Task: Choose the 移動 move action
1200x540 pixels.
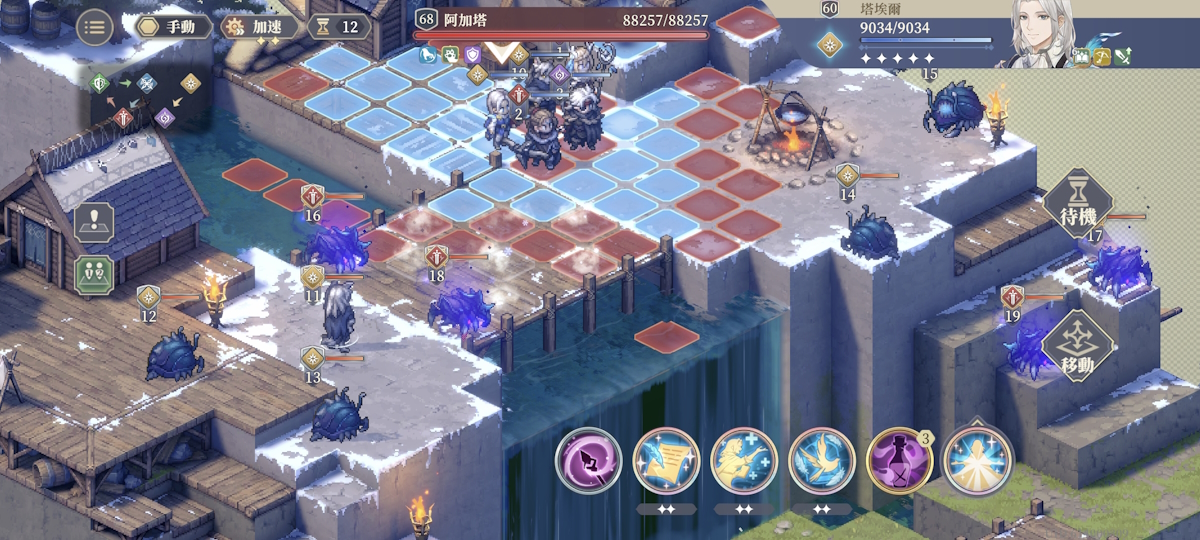Action: (1078, 351)
